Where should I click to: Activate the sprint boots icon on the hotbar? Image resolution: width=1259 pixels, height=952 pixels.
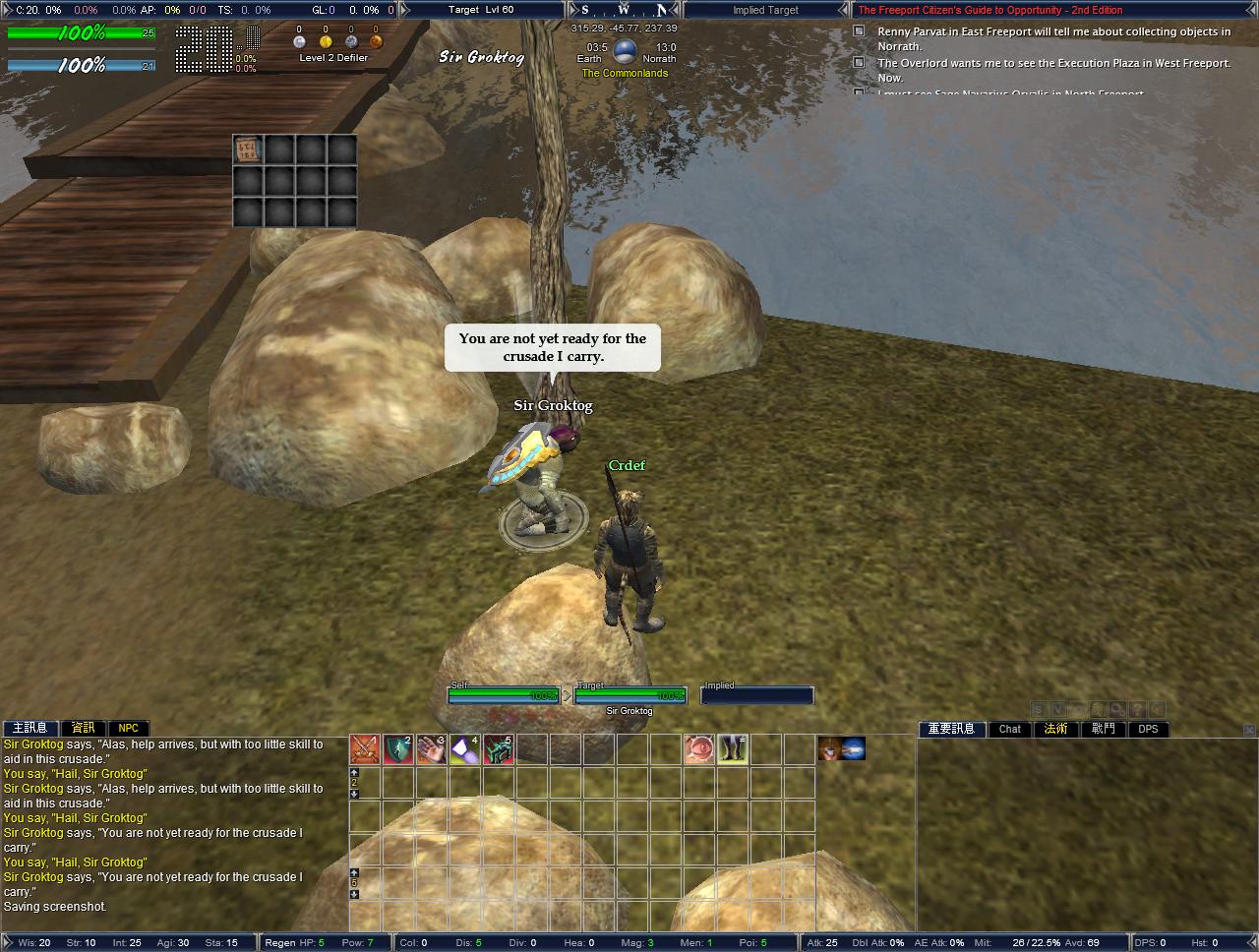(731, 750)
